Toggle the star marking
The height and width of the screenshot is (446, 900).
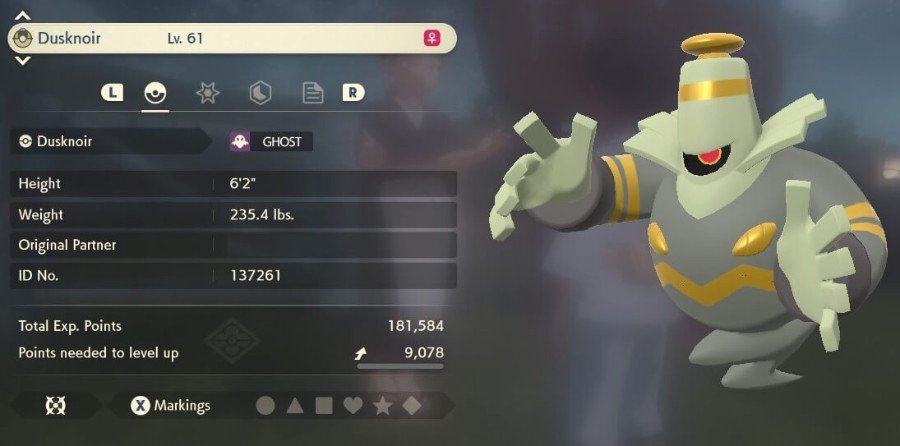pos(382,406)
